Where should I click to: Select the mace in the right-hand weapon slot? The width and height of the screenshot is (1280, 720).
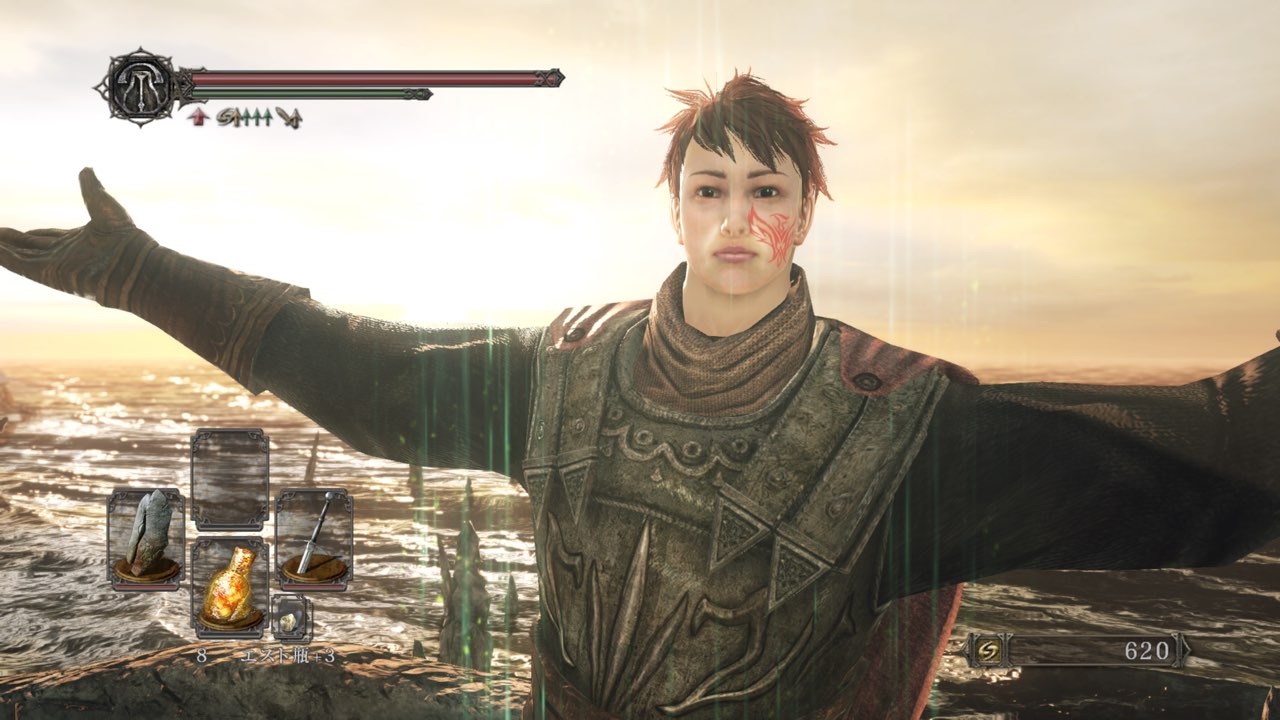[x=314, y=537]
